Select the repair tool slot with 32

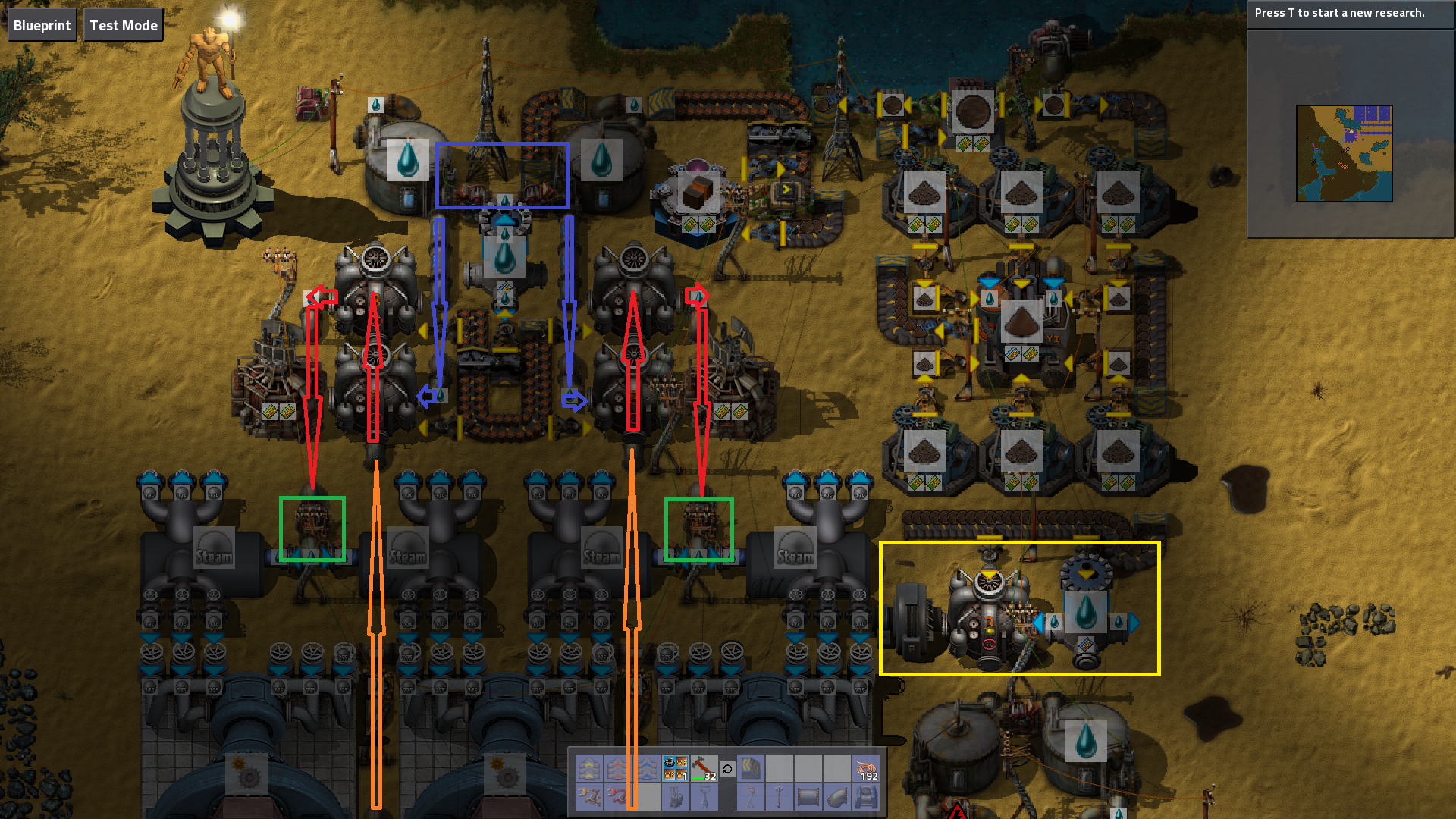point(704,768)
